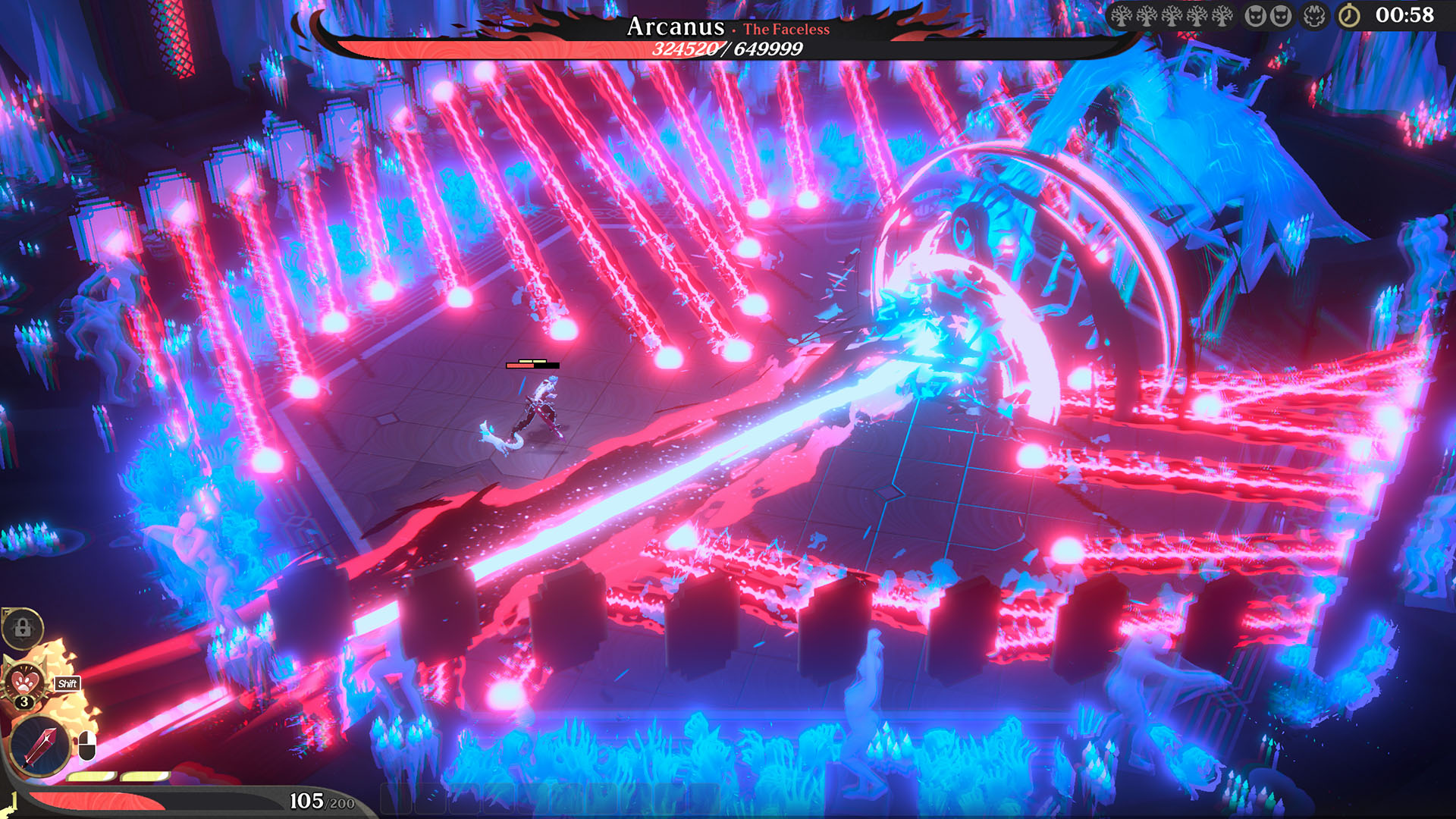The width and height of the screenshot is (1456, 819).
Task: Click the 00:58 timer display
Action: pos(1404,17)
